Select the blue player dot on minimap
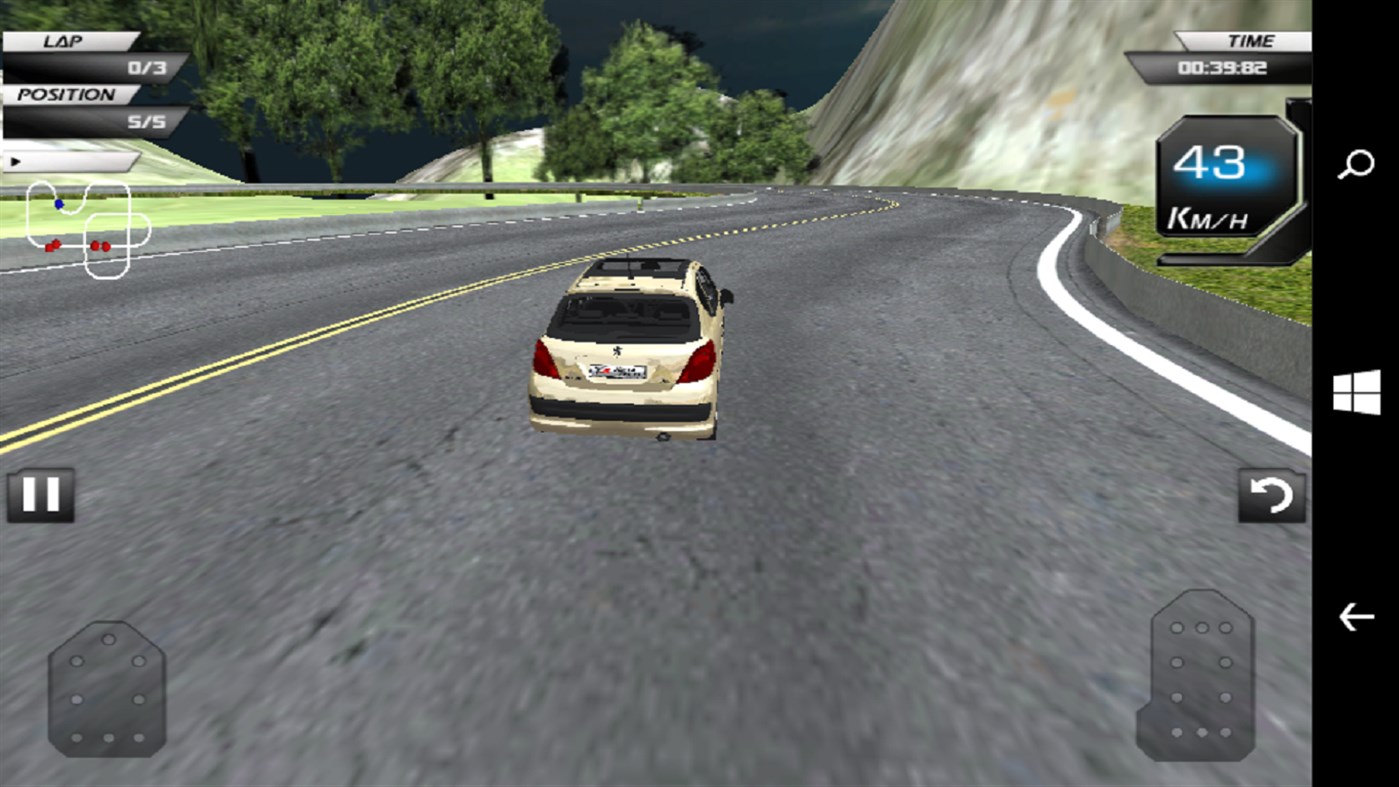 click(x=58, y=203)
